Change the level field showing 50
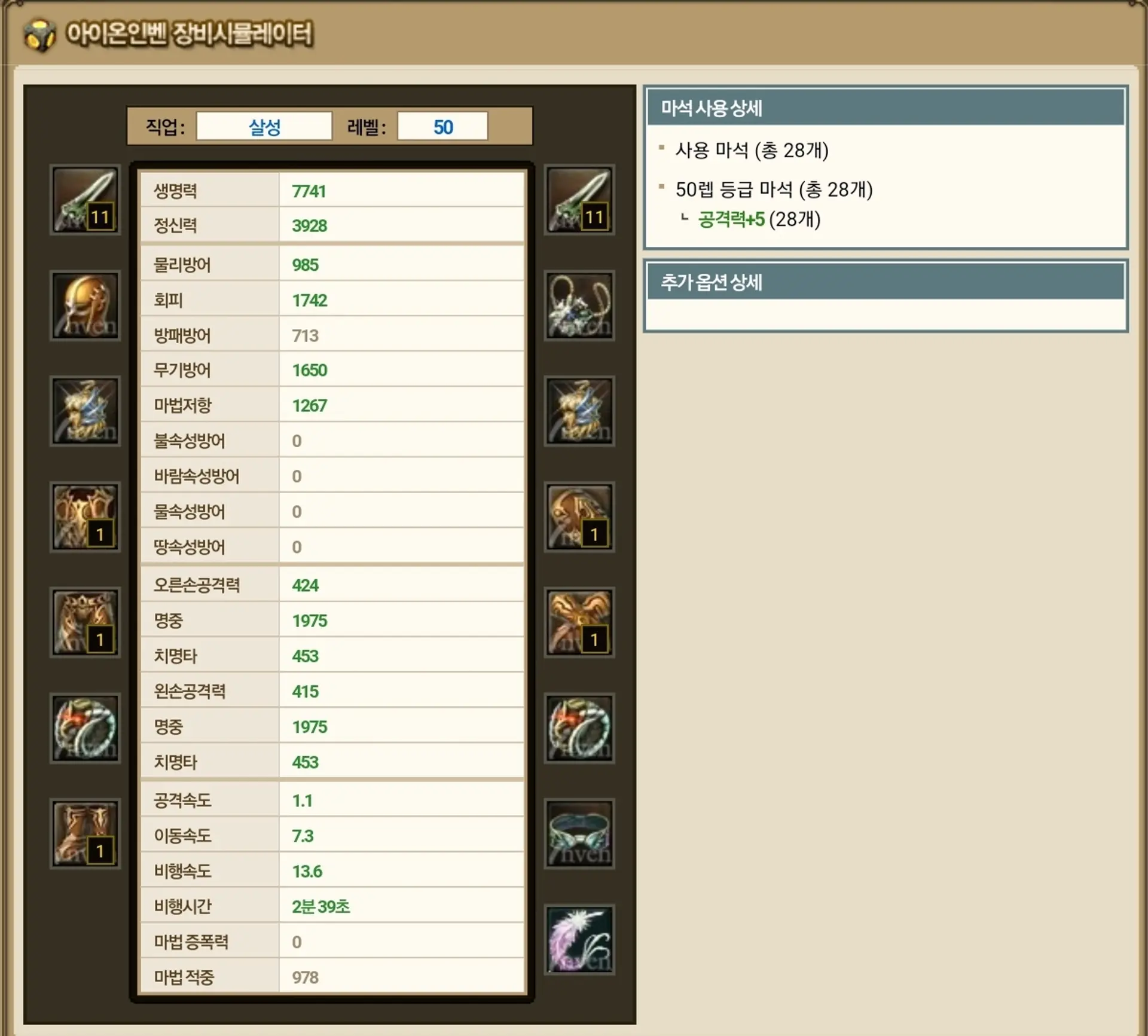Screen dimensions: 1148x1036 [442, 127]
